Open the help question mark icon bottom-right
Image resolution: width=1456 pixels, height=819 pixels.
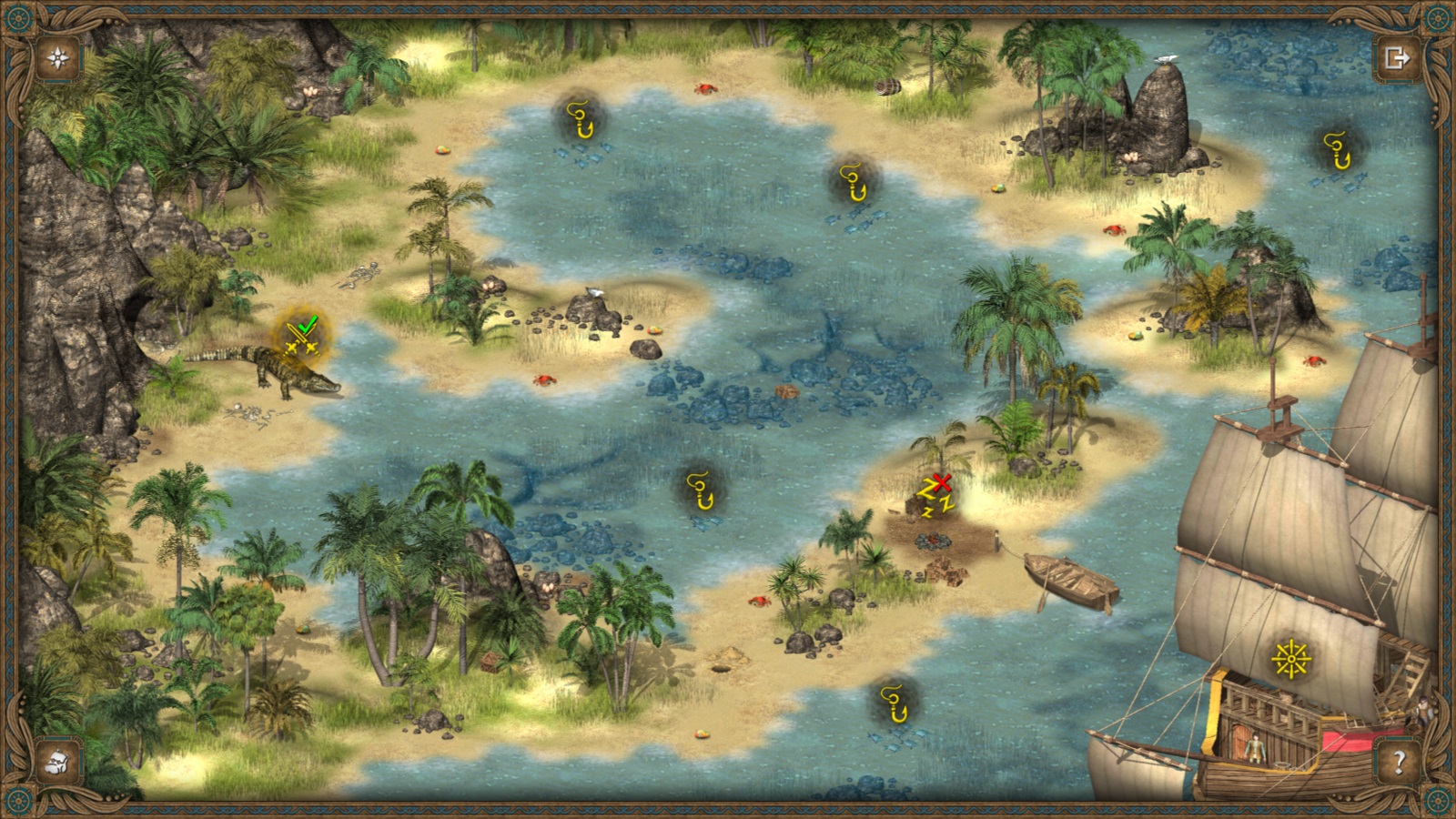1399,763
